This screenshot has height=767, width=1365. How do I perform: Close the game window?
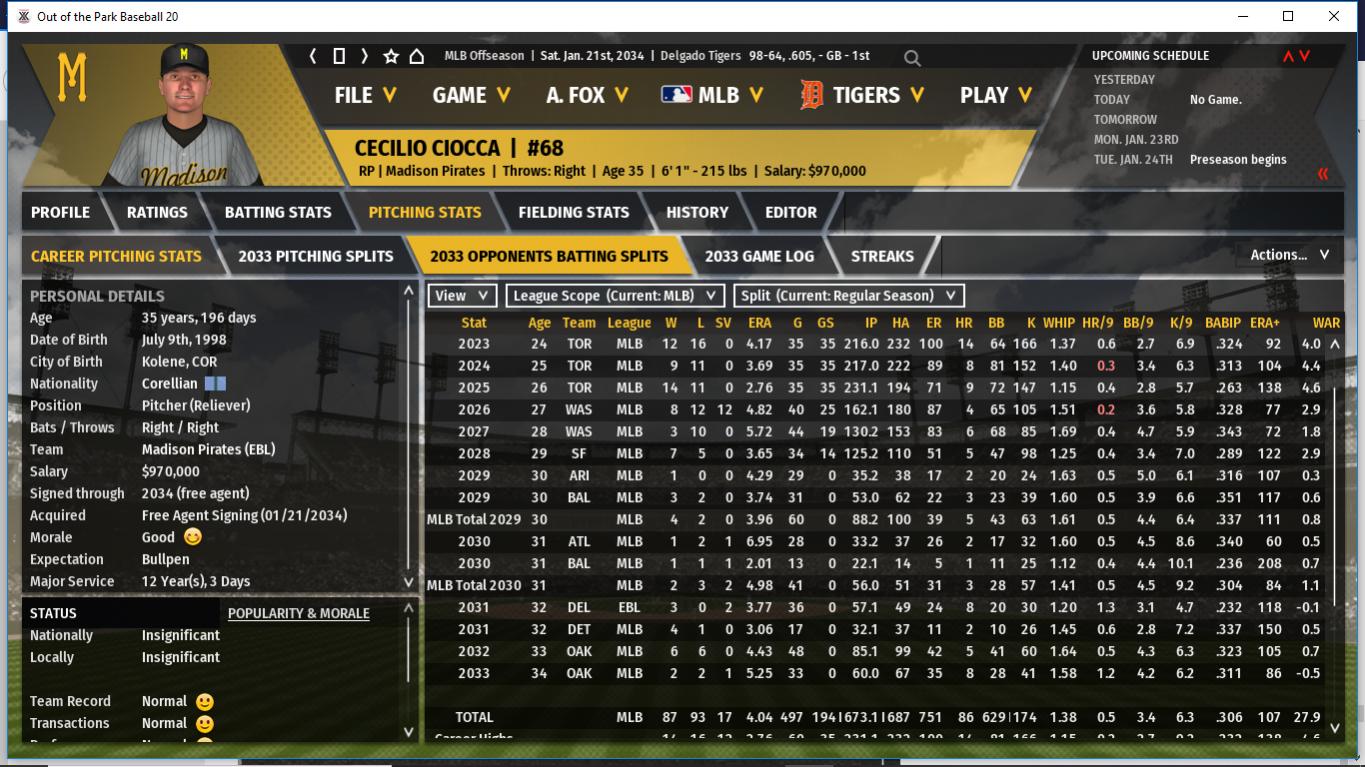[x=1334, y=16]
